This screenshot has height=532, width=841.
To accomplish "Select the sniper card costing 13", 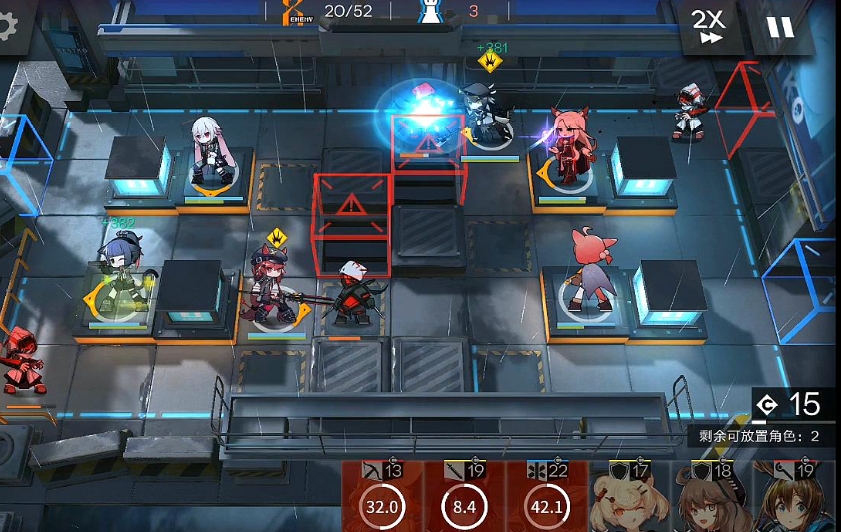I will (382, 497).
